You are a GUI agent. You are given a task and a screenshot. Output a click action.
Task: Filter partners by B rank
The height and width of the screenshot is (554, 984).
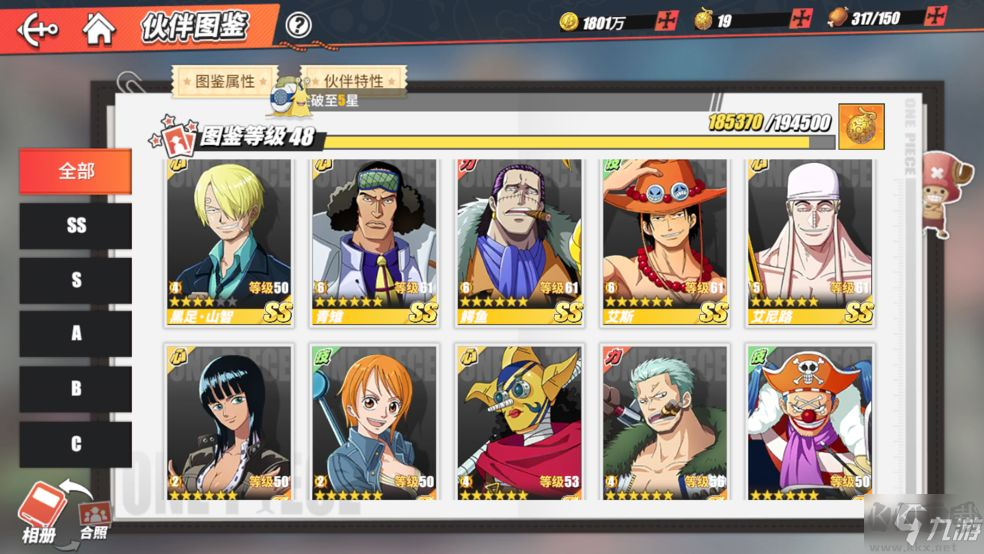[x=76, y=390]
